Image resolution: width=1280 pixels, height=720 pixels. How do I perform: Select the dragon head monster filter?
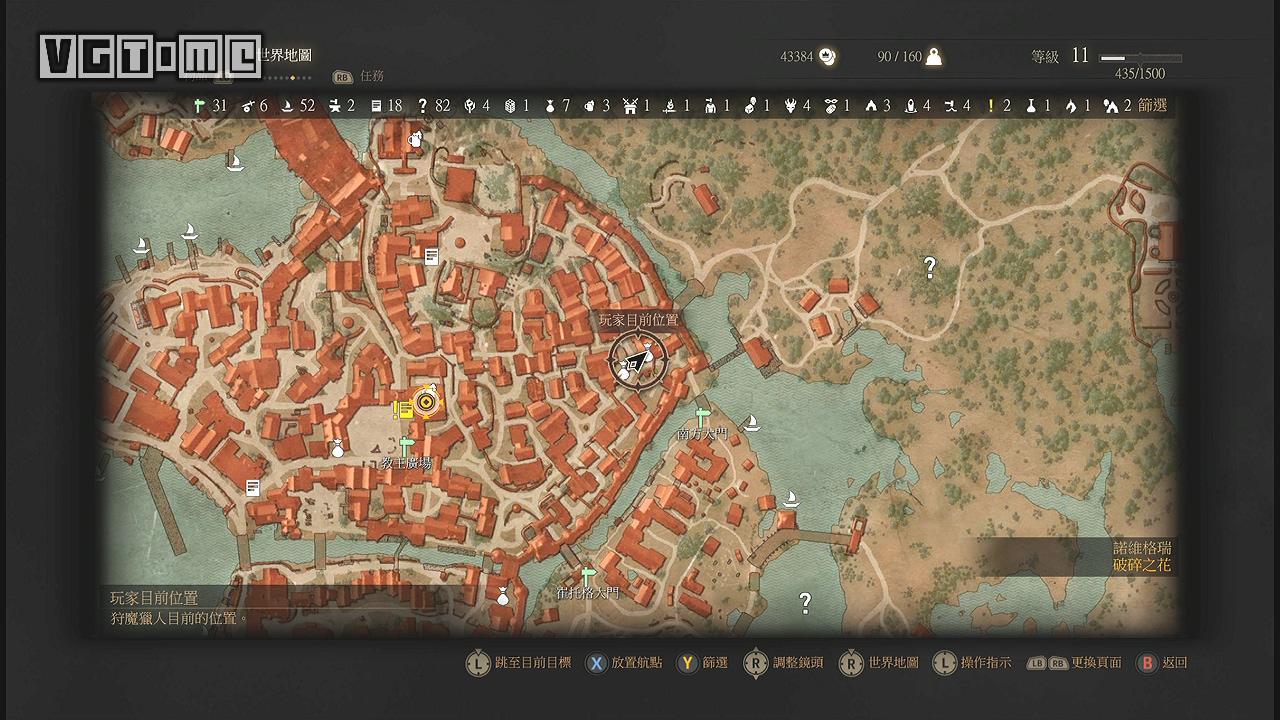(x=791, y=105)
